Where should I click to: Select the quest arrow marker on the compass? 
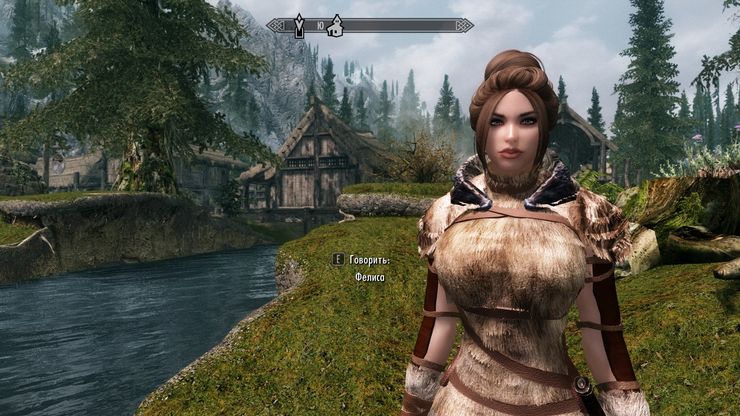tap(299, 26)
